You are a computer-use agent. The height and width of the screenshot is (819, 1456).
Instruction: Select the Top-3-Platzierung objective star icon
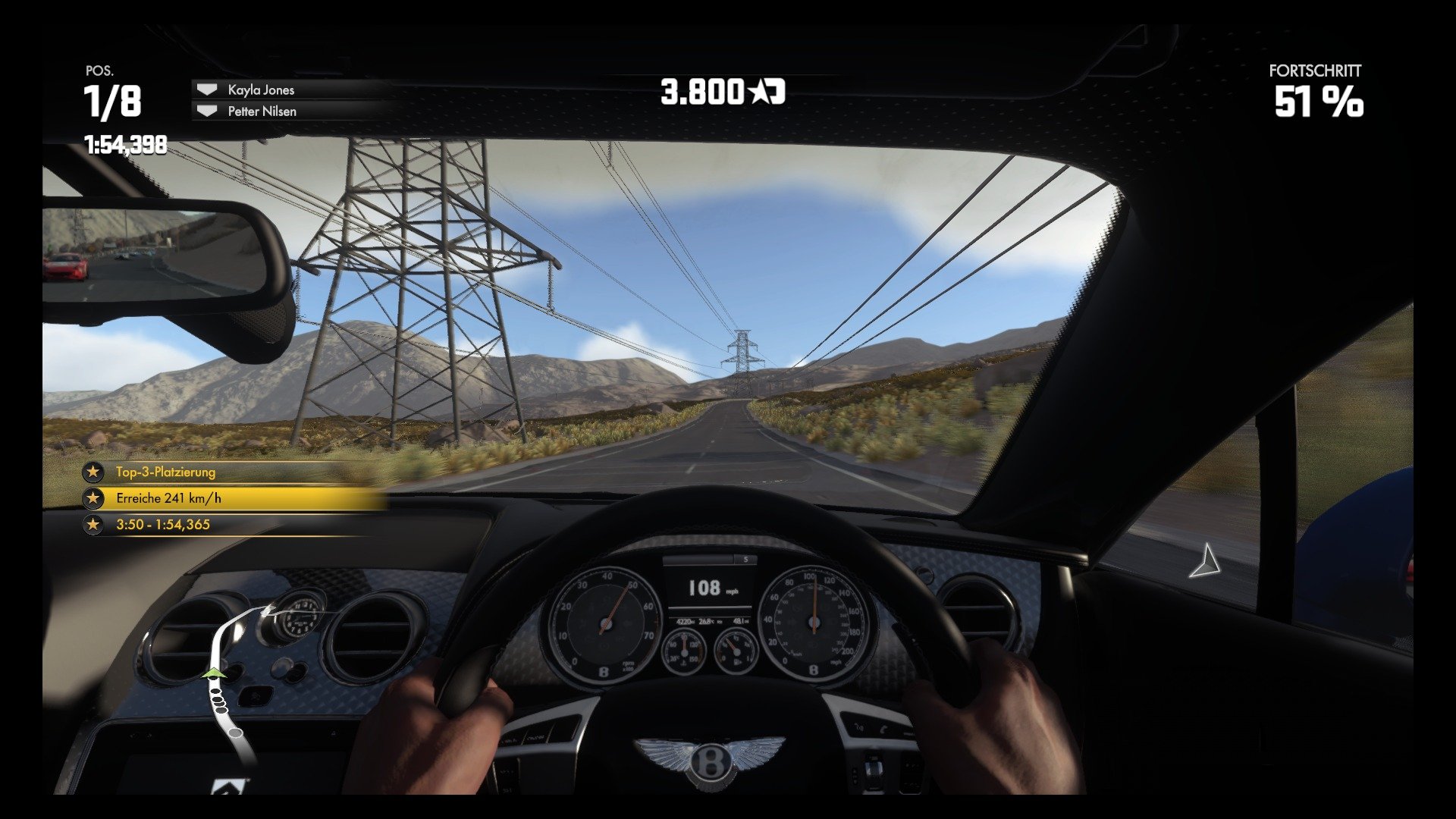click(93, 472)
